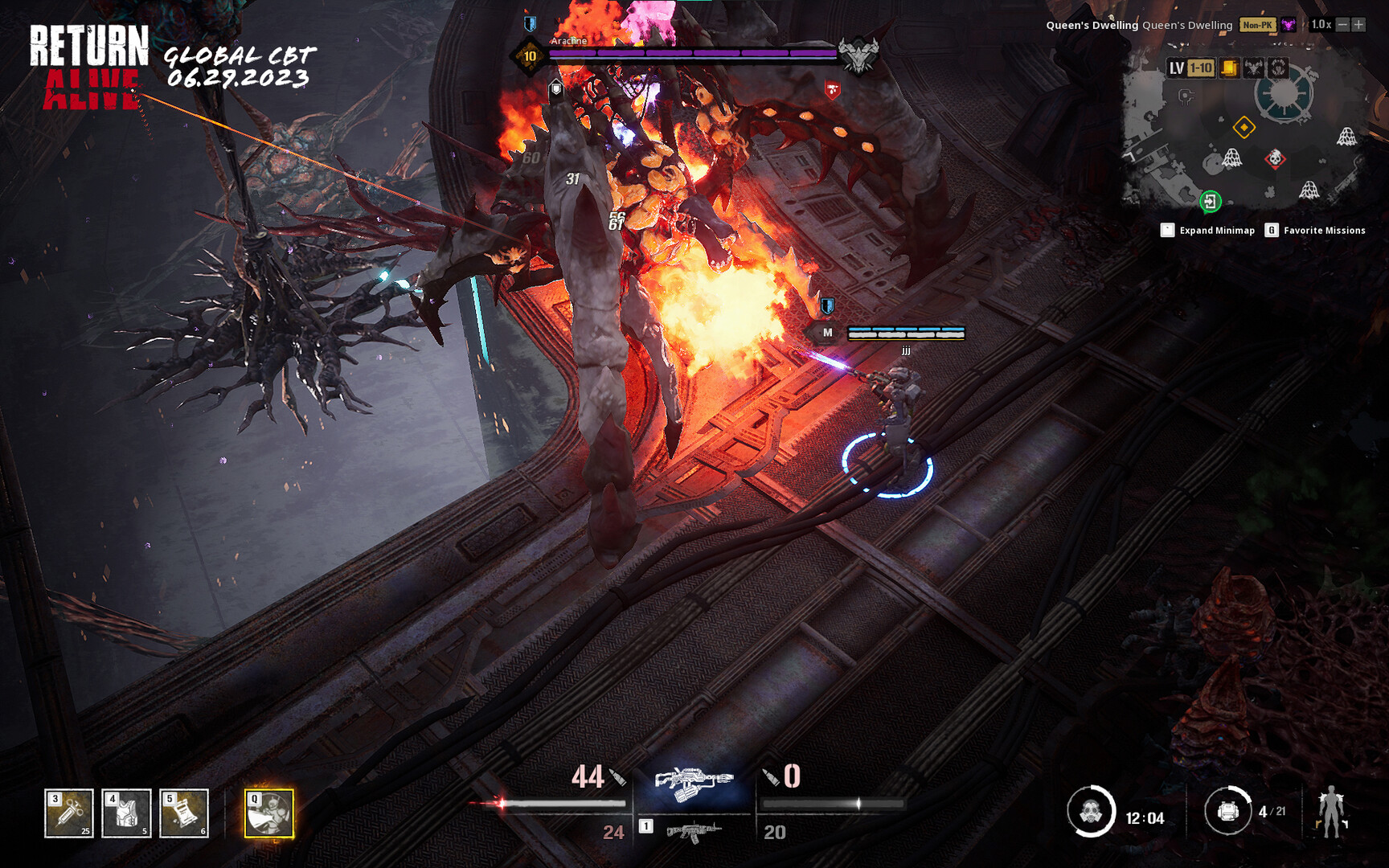The image size is (1389, 868).
Task: Click the plus button beside the 1.0x multiplier
Action: pyautogui.click(x=1358, y=25)
